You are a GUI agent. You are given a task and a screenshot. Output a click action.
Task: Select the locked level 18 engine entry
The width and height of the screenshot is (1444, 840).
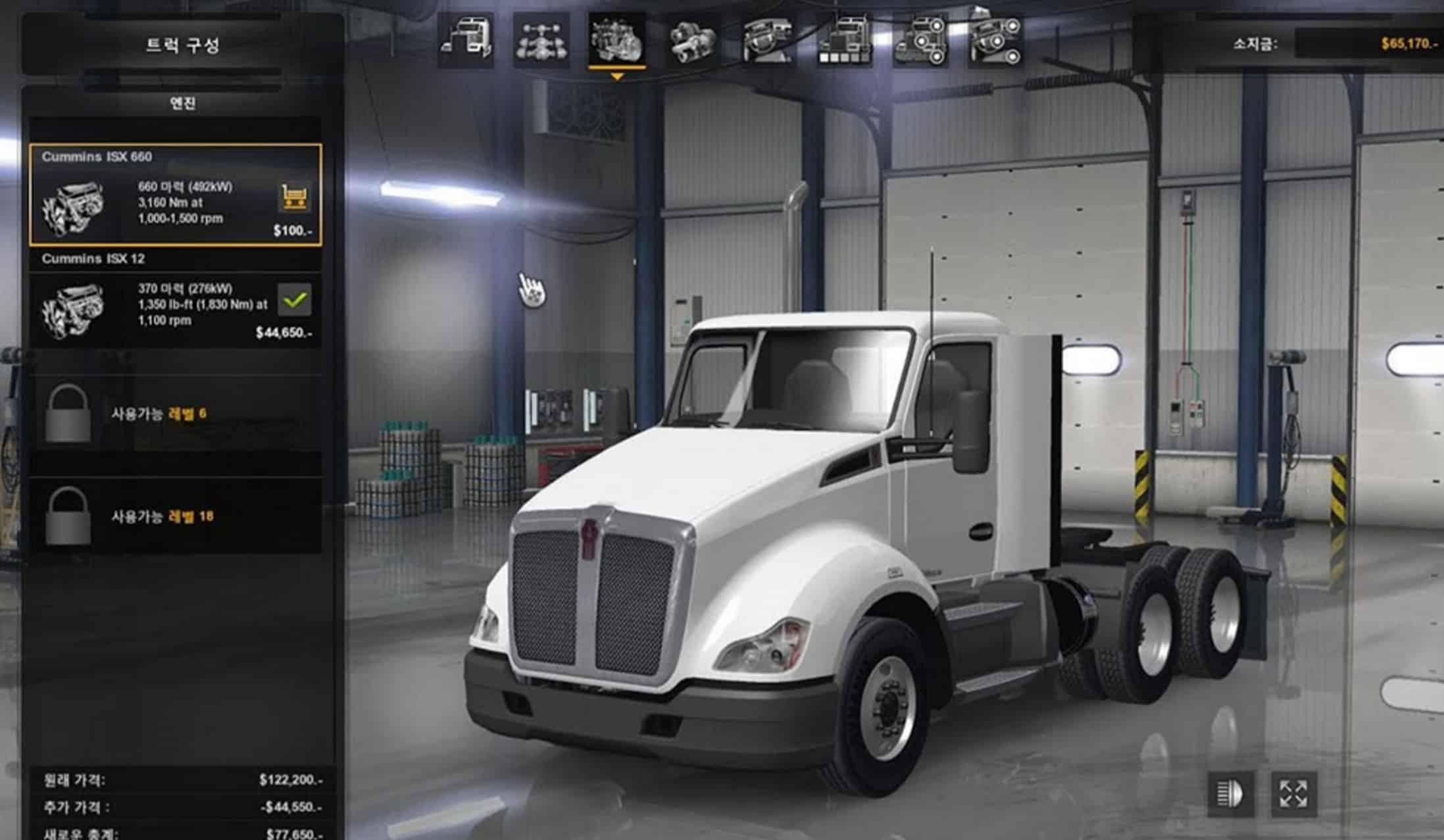click(x=176, y=516)
